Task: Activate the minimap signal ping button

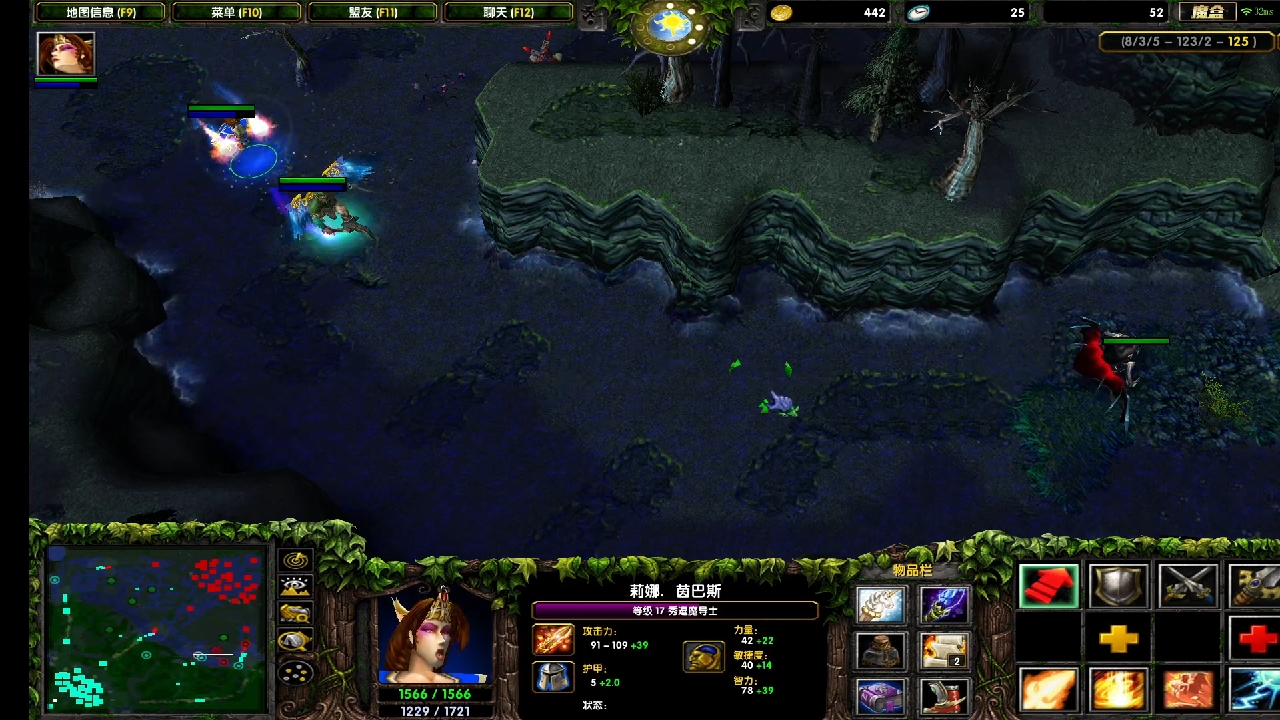Action: click(x=296, y=561)
